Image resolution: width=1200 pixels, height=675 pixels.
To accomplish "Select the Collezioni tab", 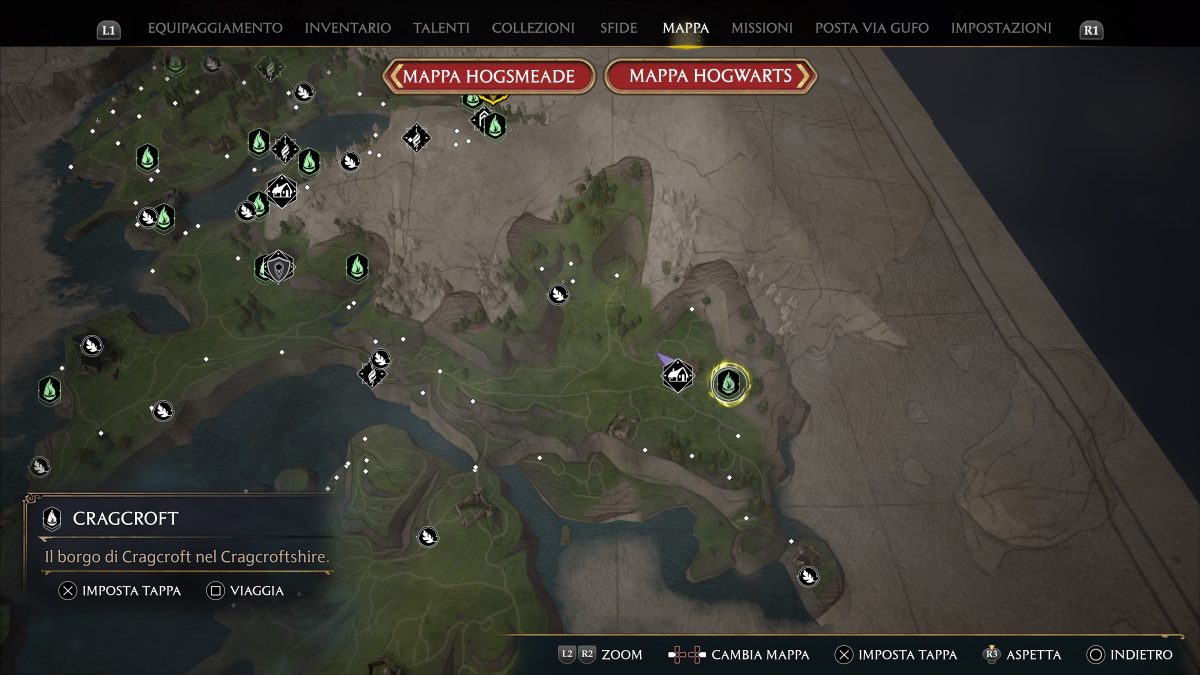I will point(533,28).
